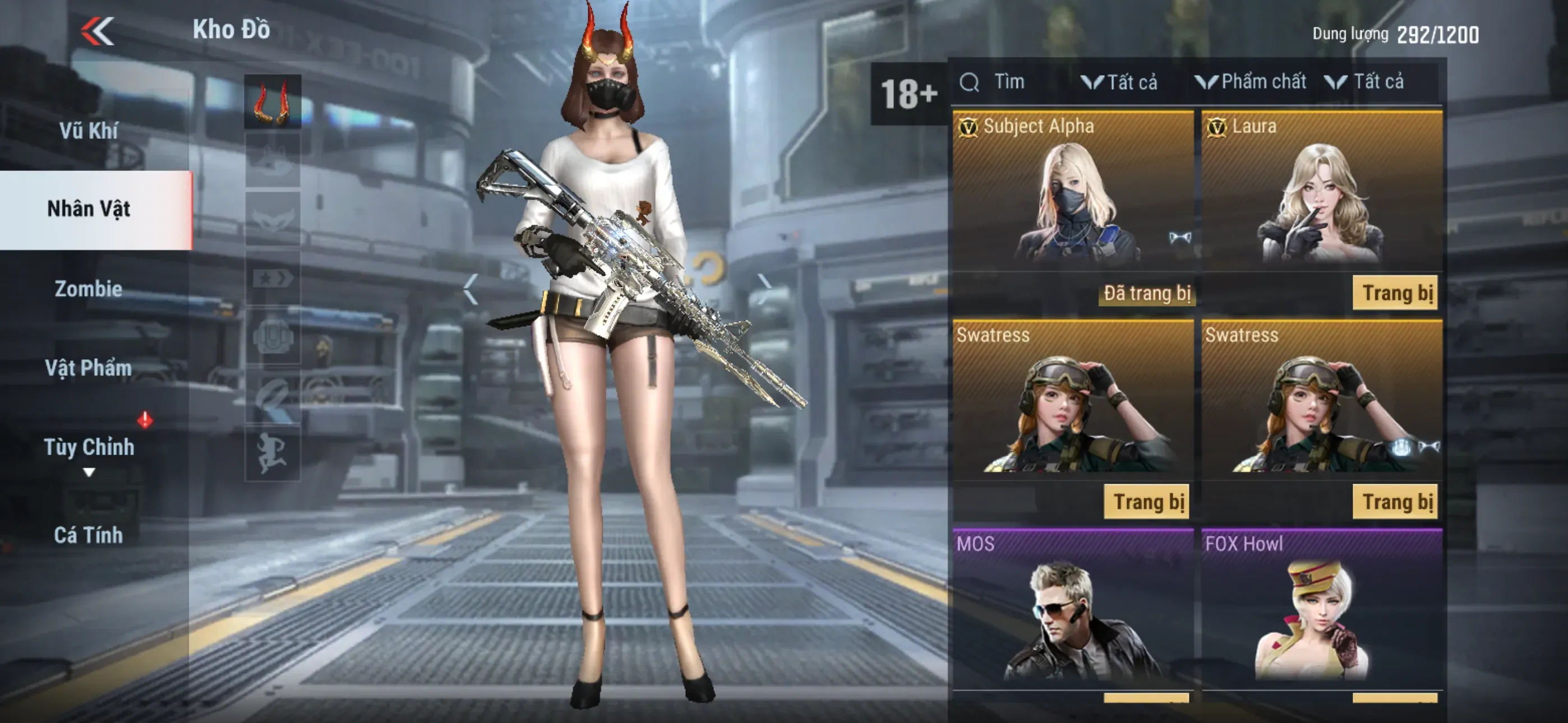Rotate character with the right arrow
Viewport: 1568px width, 723px height.
(764, 289)
